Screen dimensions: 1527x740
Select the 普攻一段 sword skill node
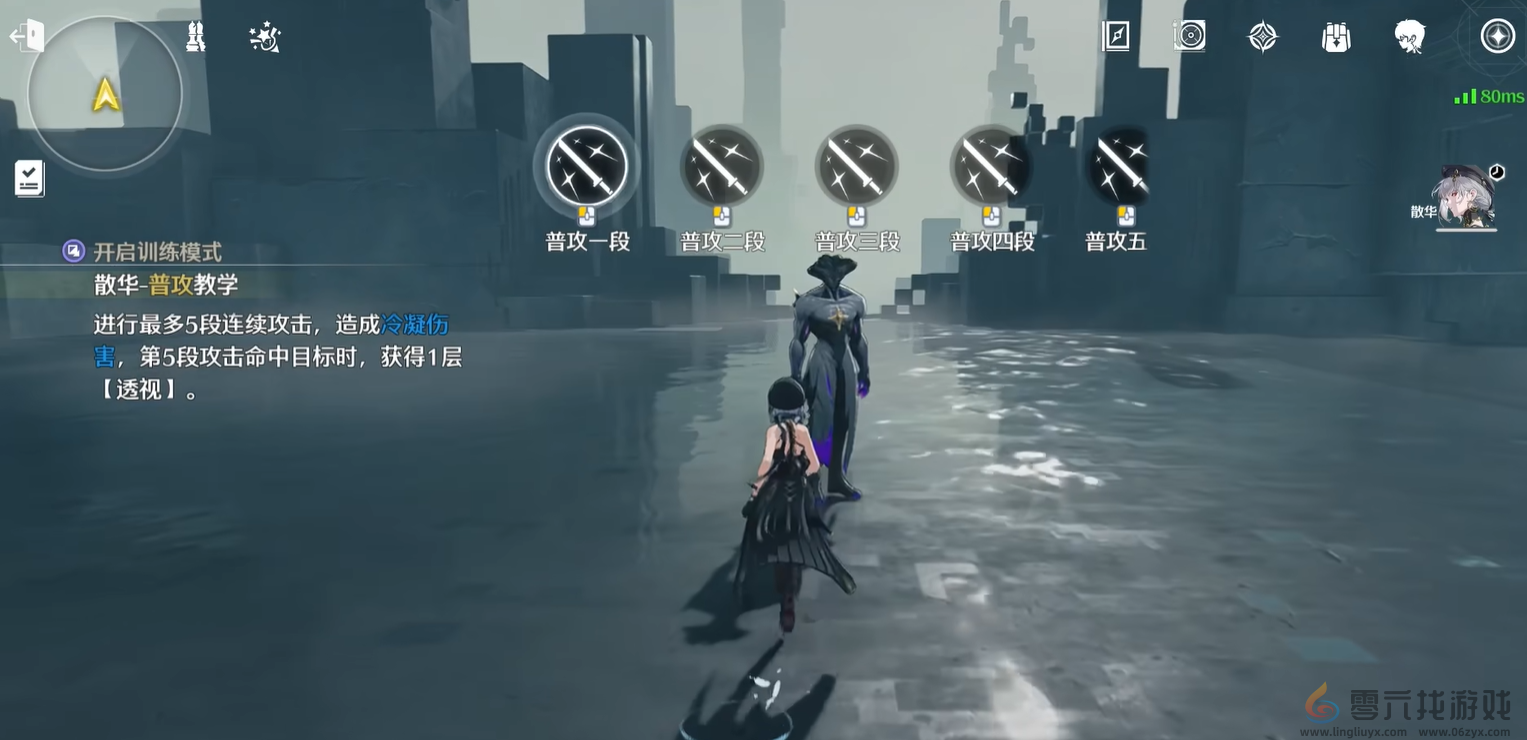coord(586,166)
